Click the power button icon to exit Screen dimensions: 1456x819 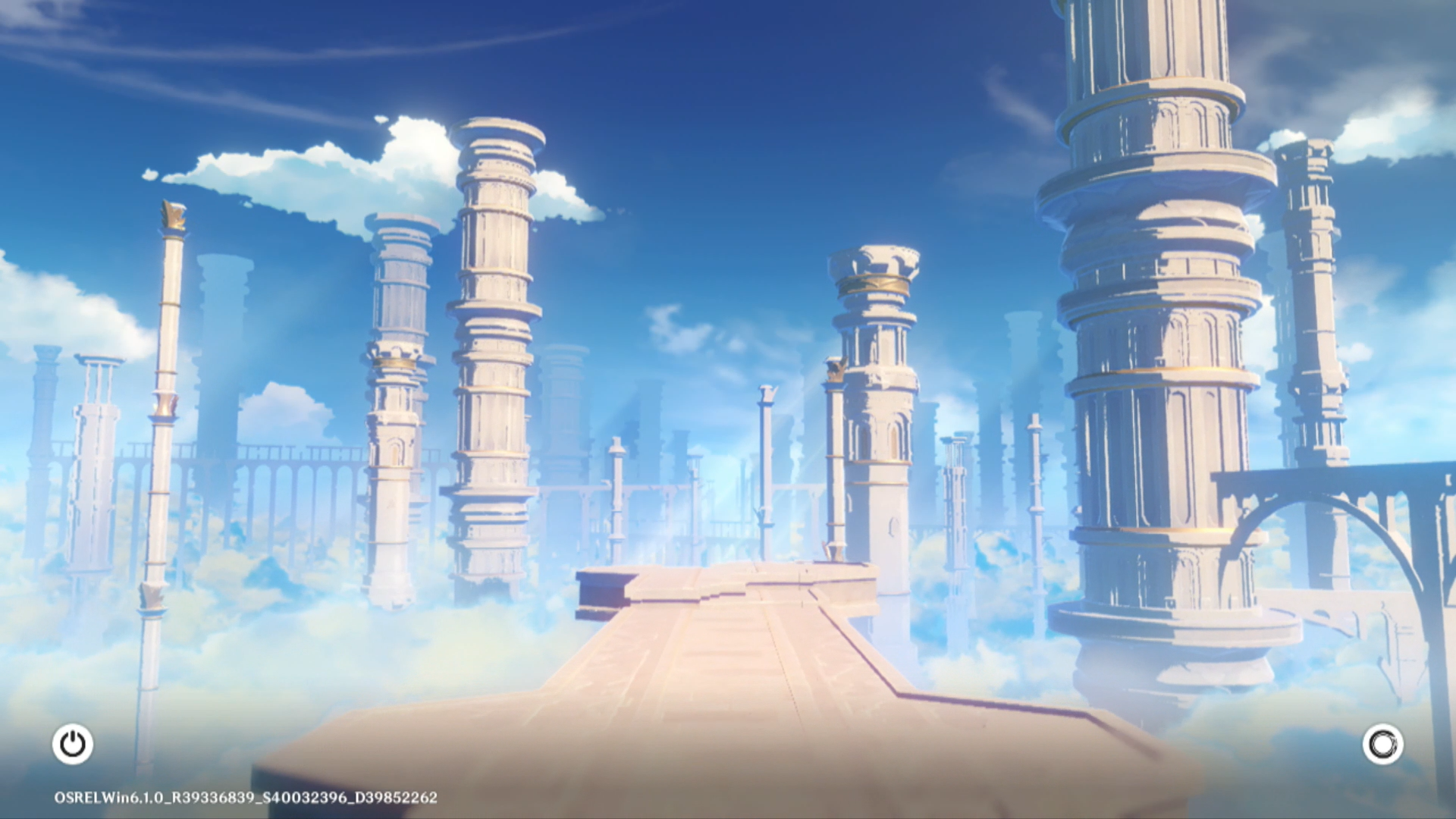tap(73, 744)
